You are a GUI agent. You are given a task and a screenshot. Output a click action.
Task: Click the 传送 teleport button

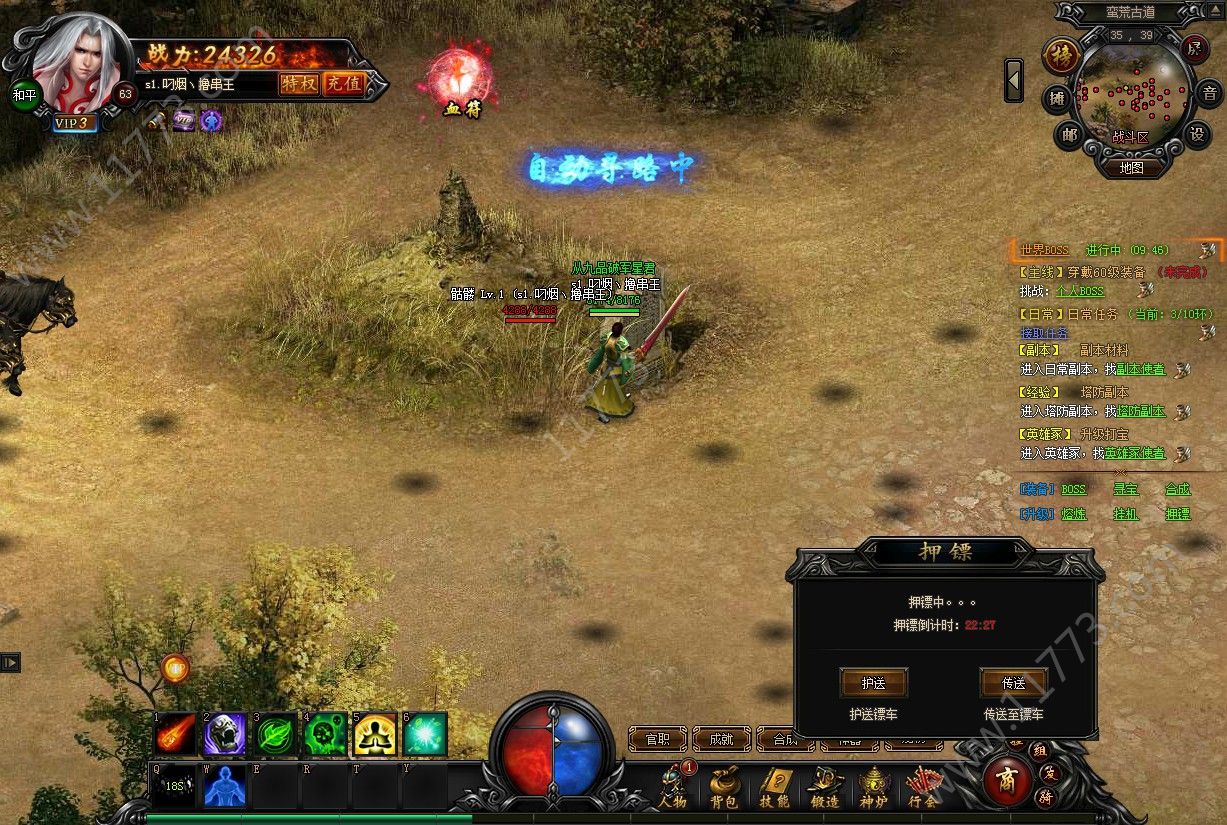pos(1013,683)
